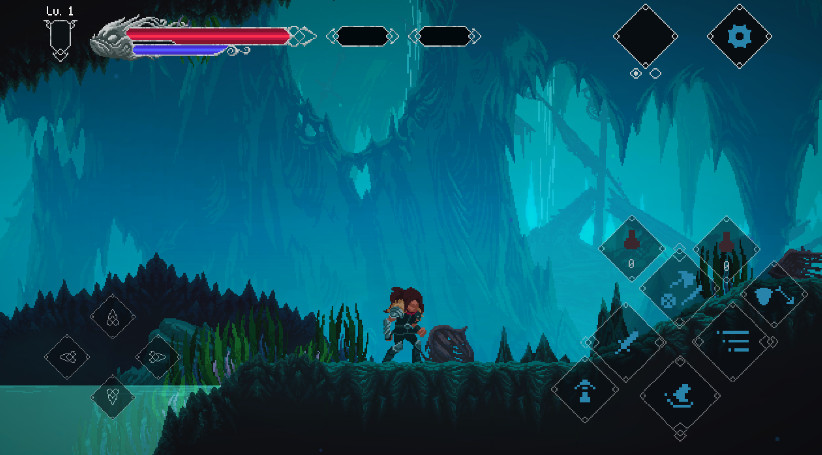Open the list menu button with three lines
The height and width of the screenshot is (455, 822).
click(x=731, y=341)
